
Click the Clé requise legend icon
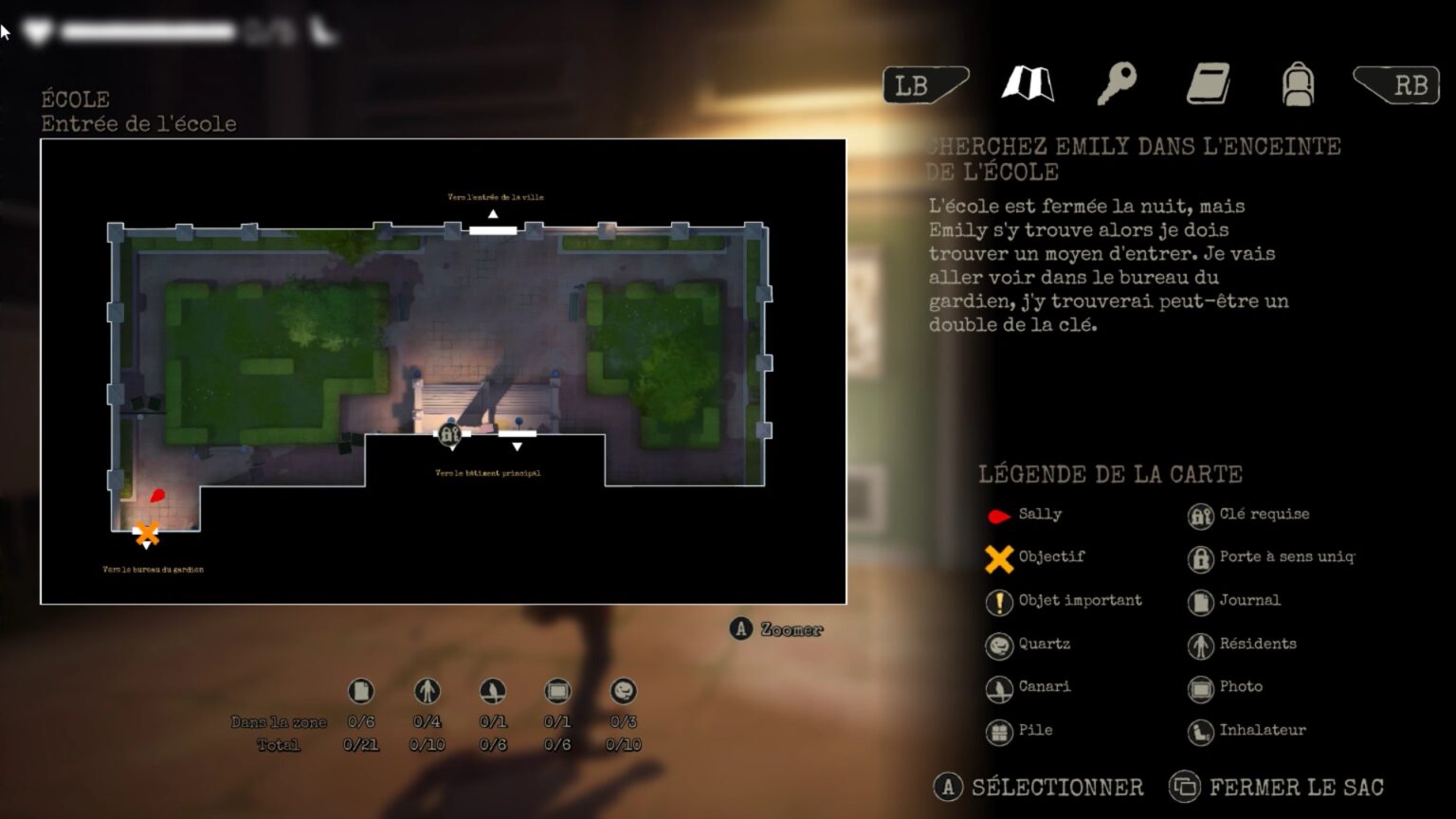coord(1201,515)
